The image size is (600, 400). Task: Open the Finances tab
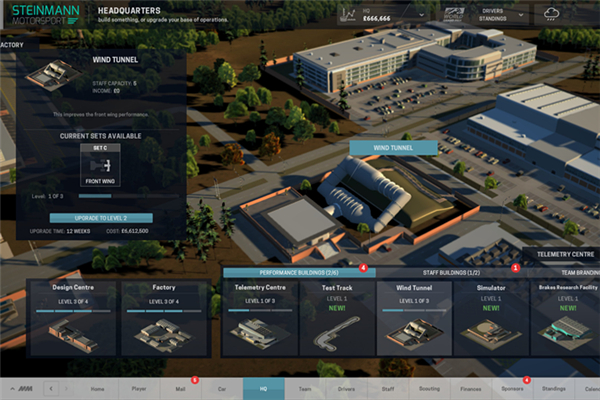click(x=470, y=388)
